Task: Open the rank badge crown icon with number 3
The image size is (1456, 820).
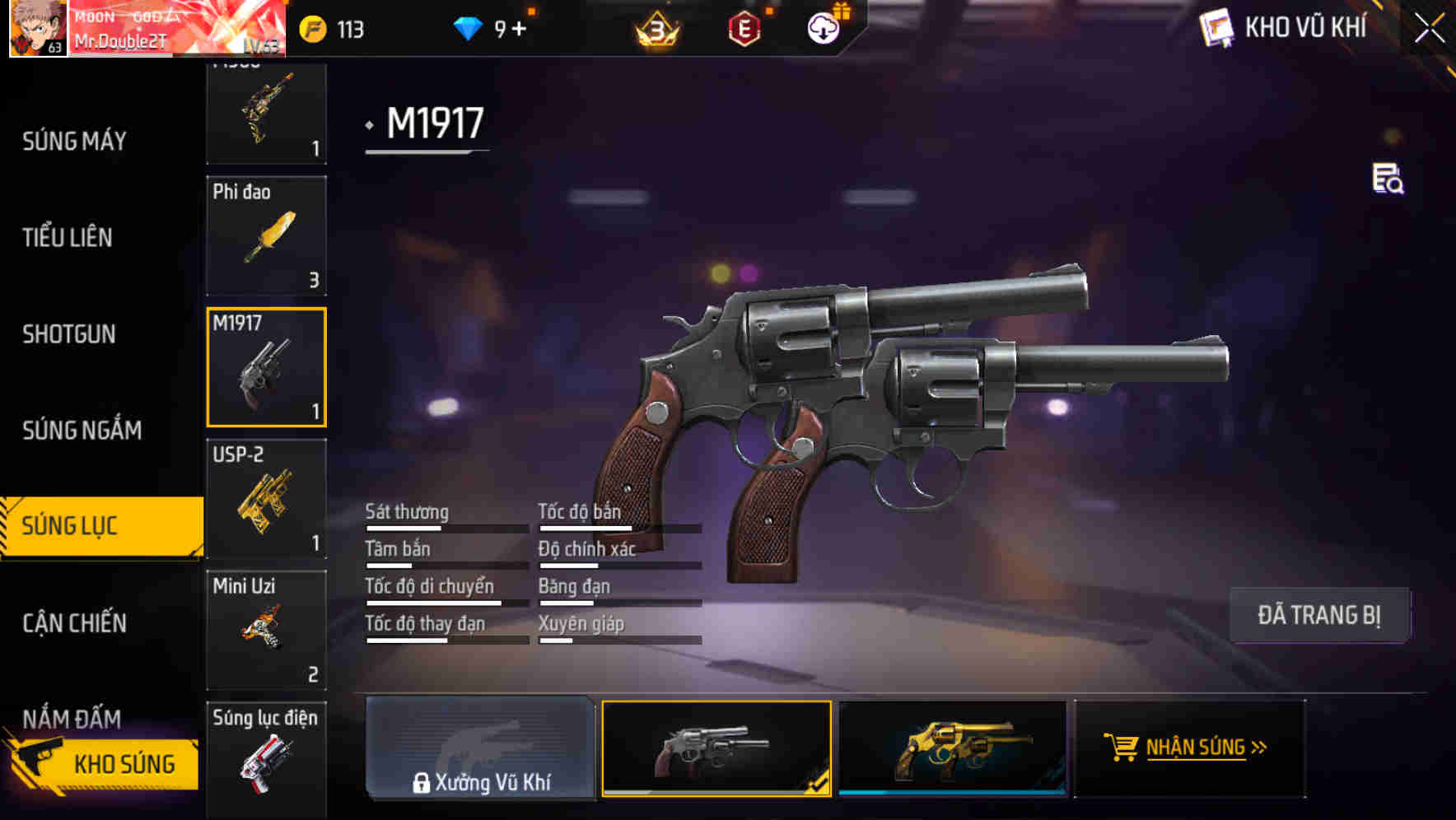Action: pos(659,29)
